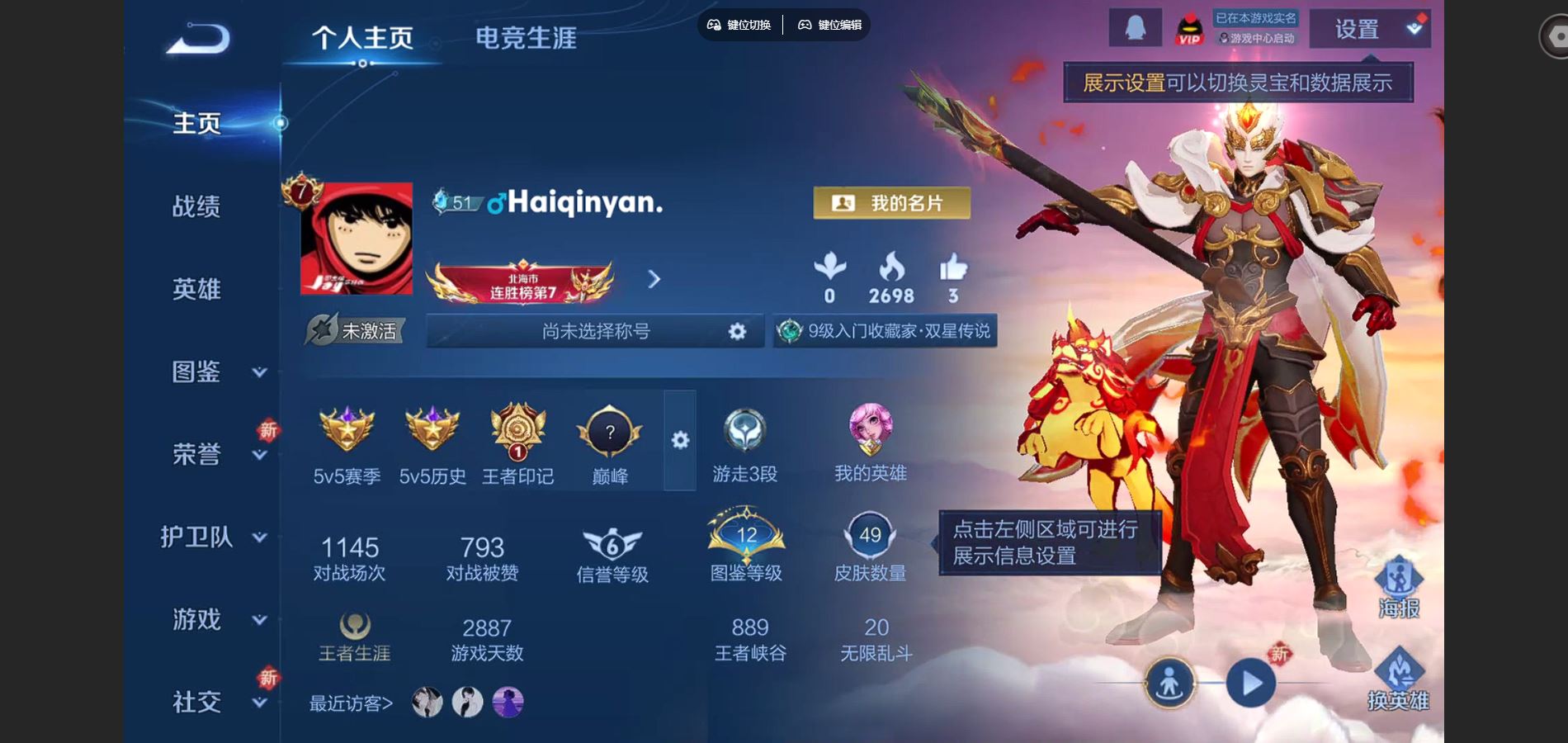The width and height of the screenshot is (1568, 743).
Task: Expand the 荣誉 sidebar category
Action: pos(213,454)
